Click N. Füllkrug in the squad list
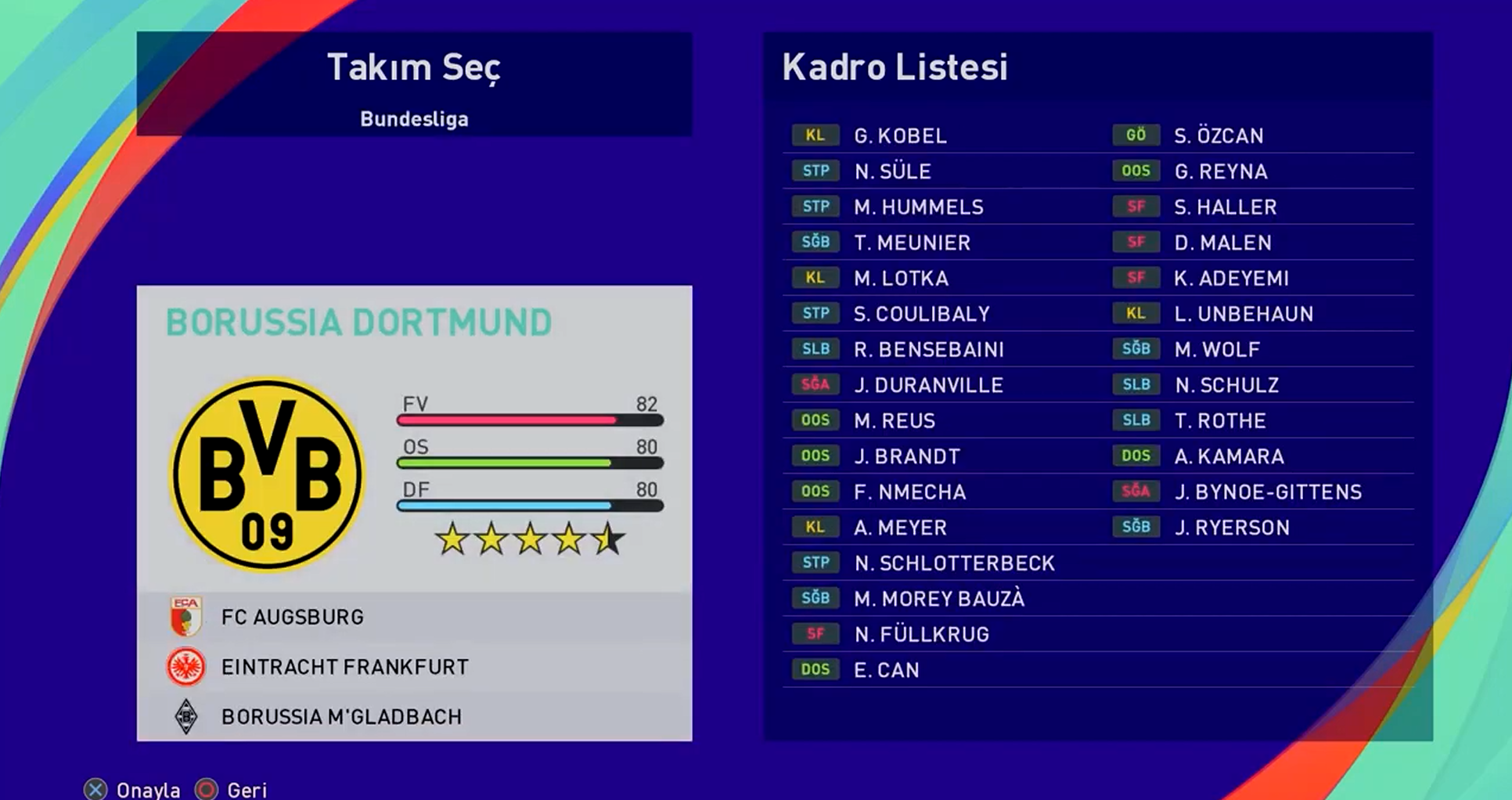This screenshot has height=800, width=1512. (921, 634)
